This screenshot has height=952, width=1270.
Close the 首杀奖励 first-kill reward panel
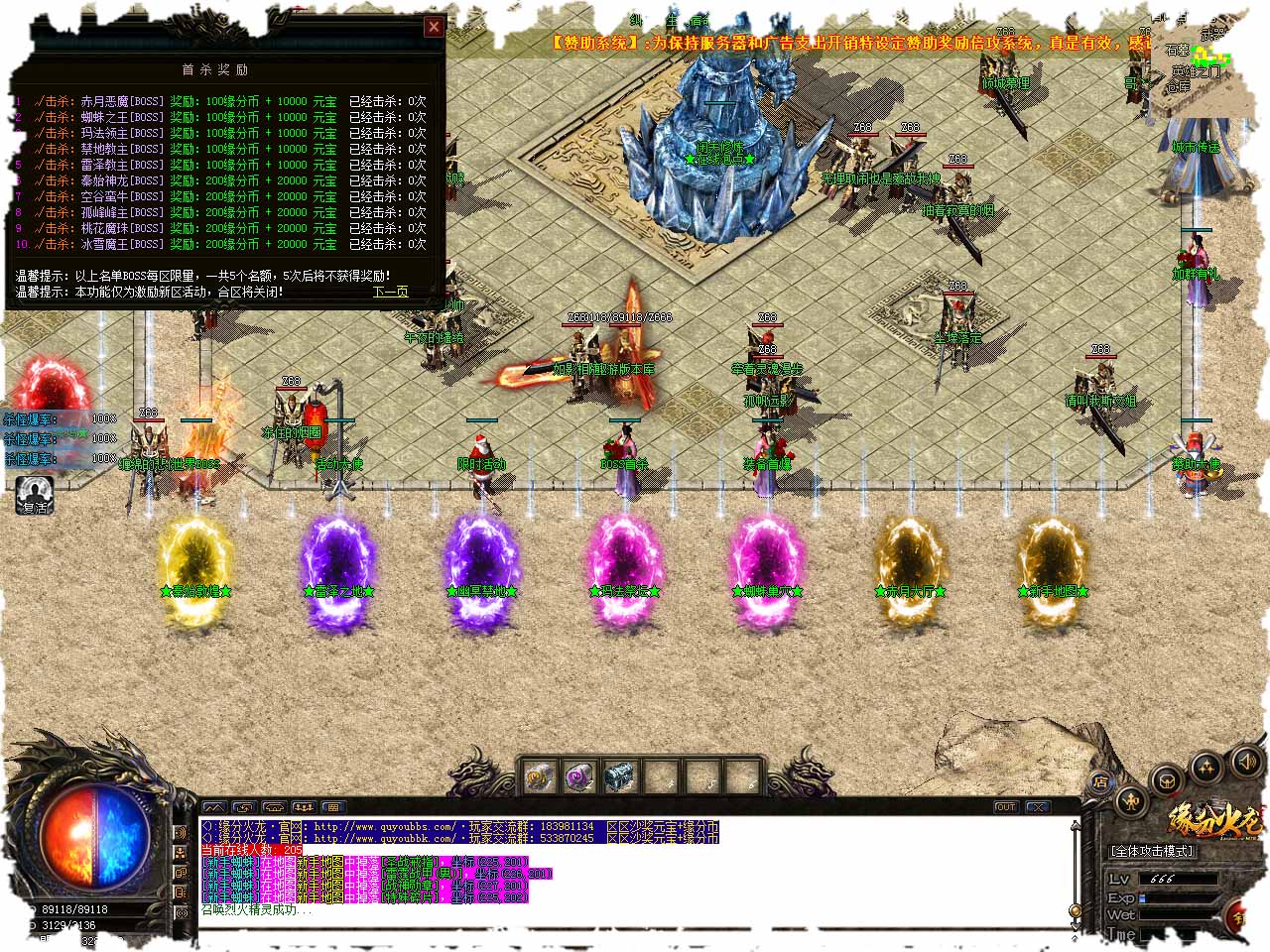click(434, 28)
